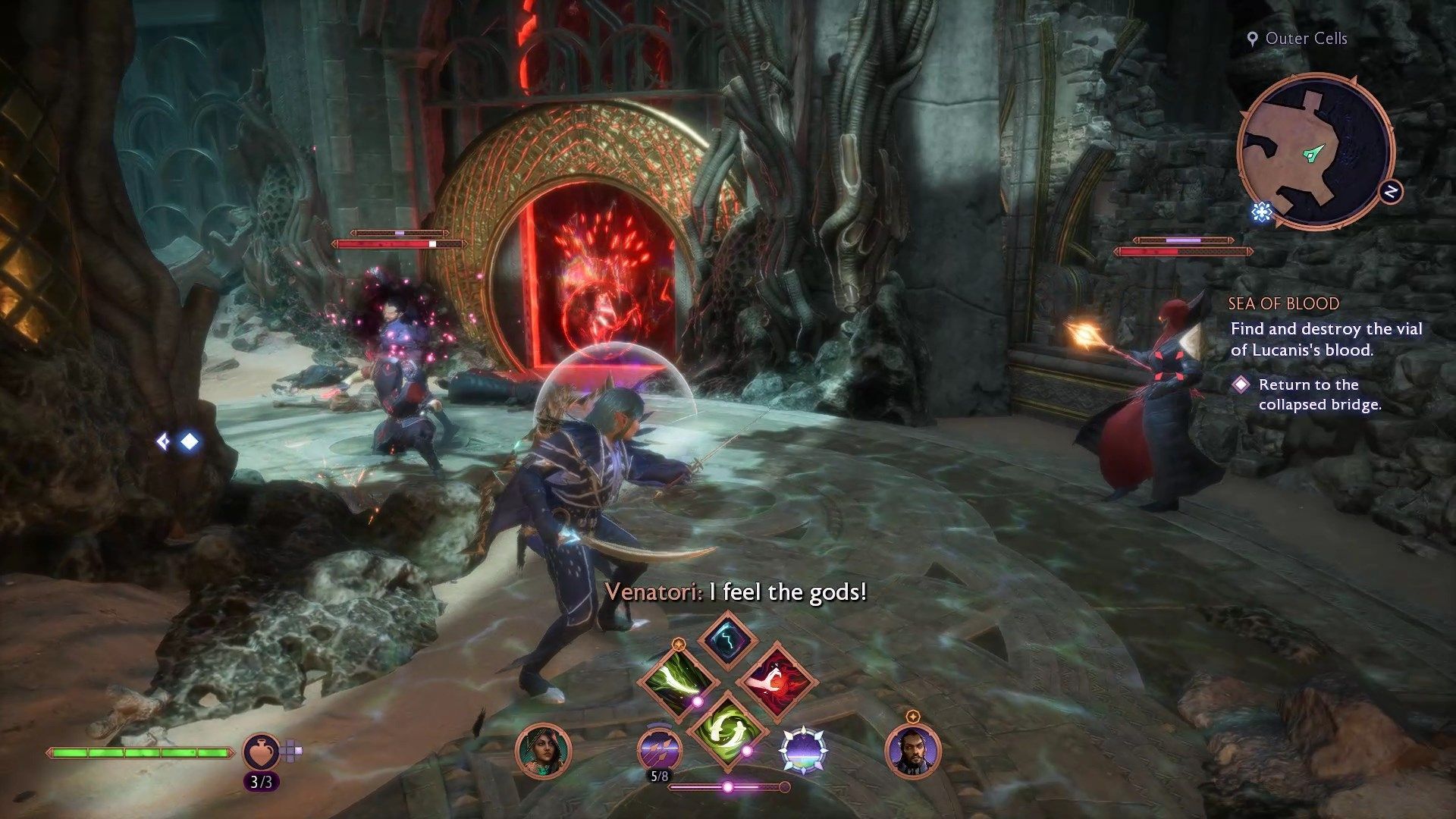1456x819 pixels.
Task: Use the healing potion jar icon
Action: point(261,752)
